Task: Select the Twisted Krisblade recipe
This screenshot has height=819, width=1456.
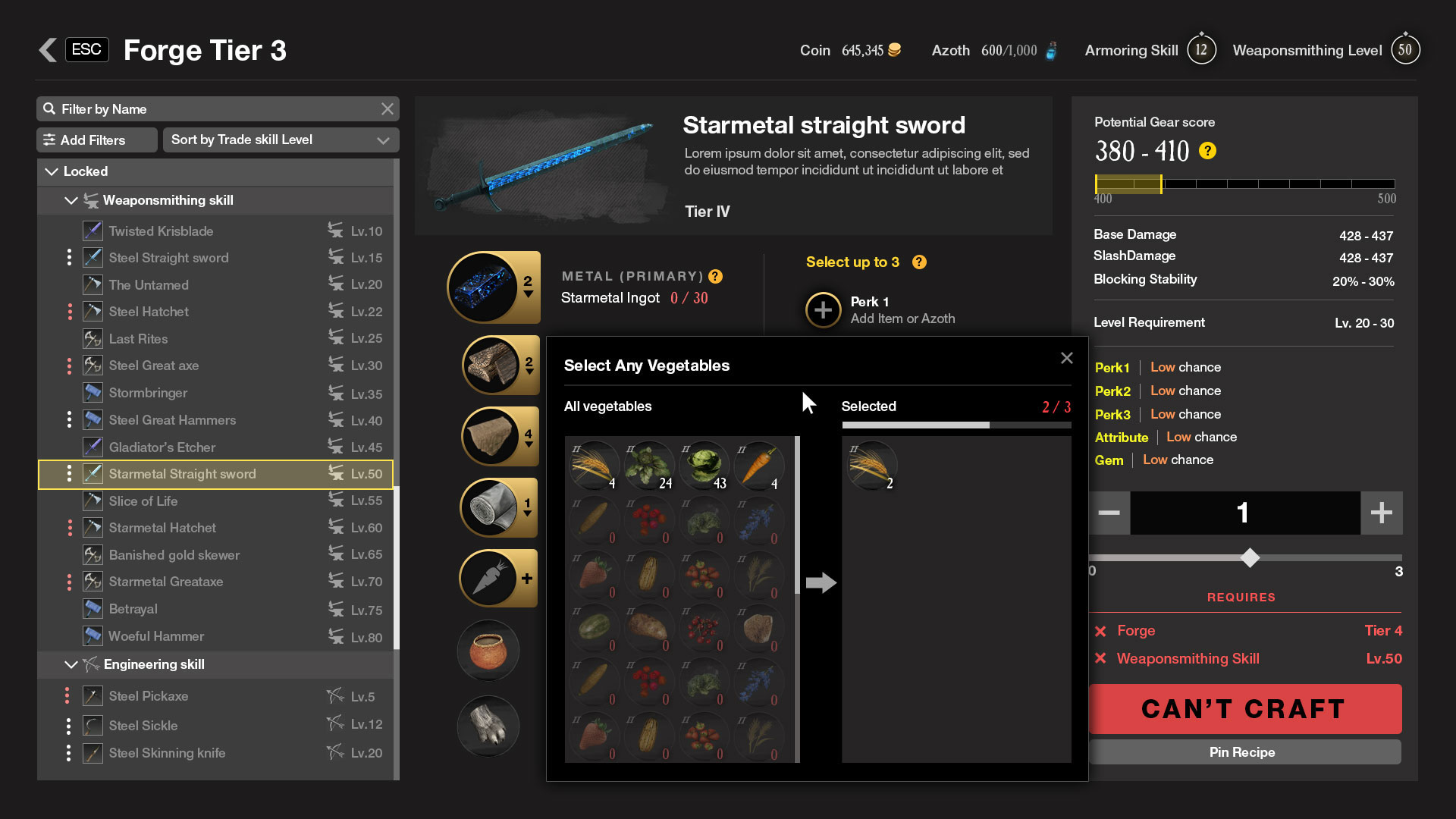Action: (x=161, y=231)
